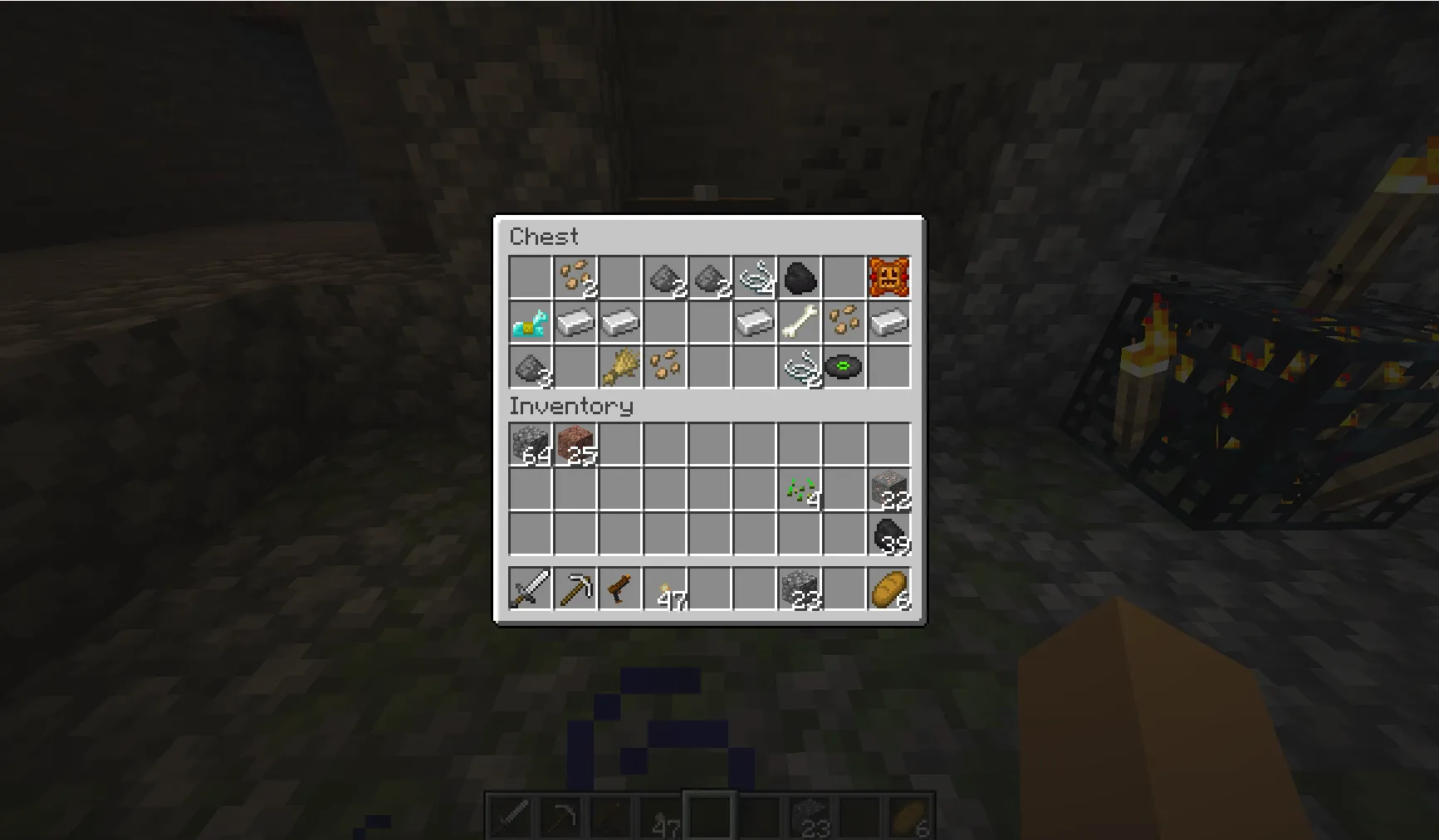Grab the granite block stack of 25
The image size is (1439, 840).
pyautogui.click(x=576, y=444)
